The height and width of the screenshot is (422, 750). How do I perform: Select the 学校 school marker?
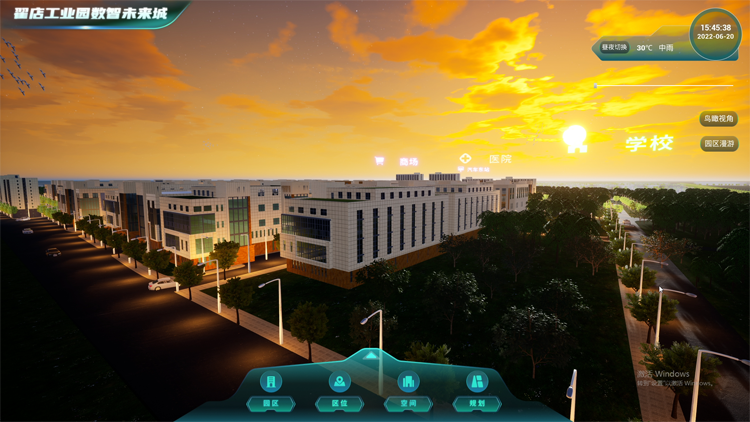coord(649,143)
